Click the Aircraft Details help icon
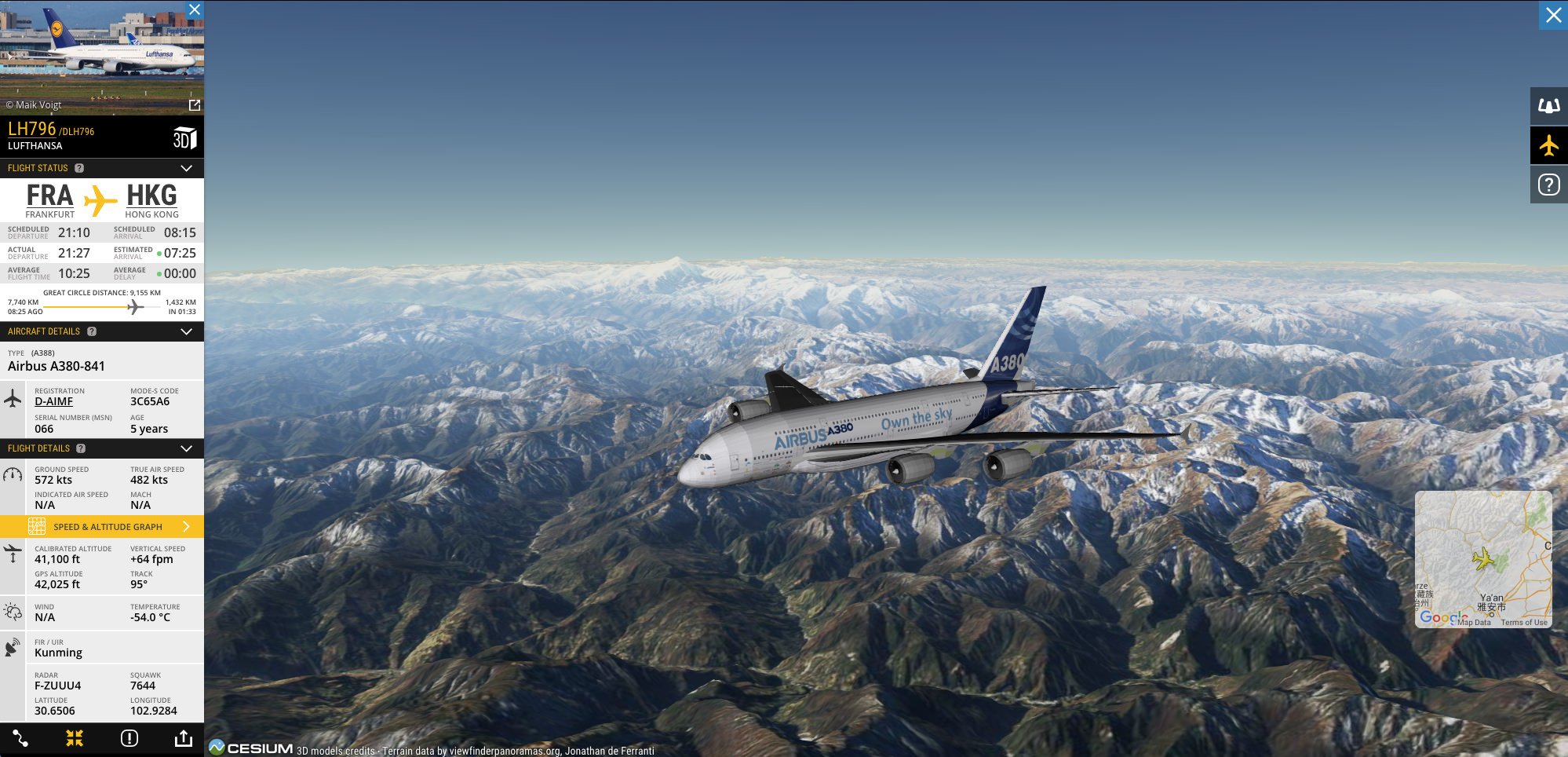 [x=92, y=331]
